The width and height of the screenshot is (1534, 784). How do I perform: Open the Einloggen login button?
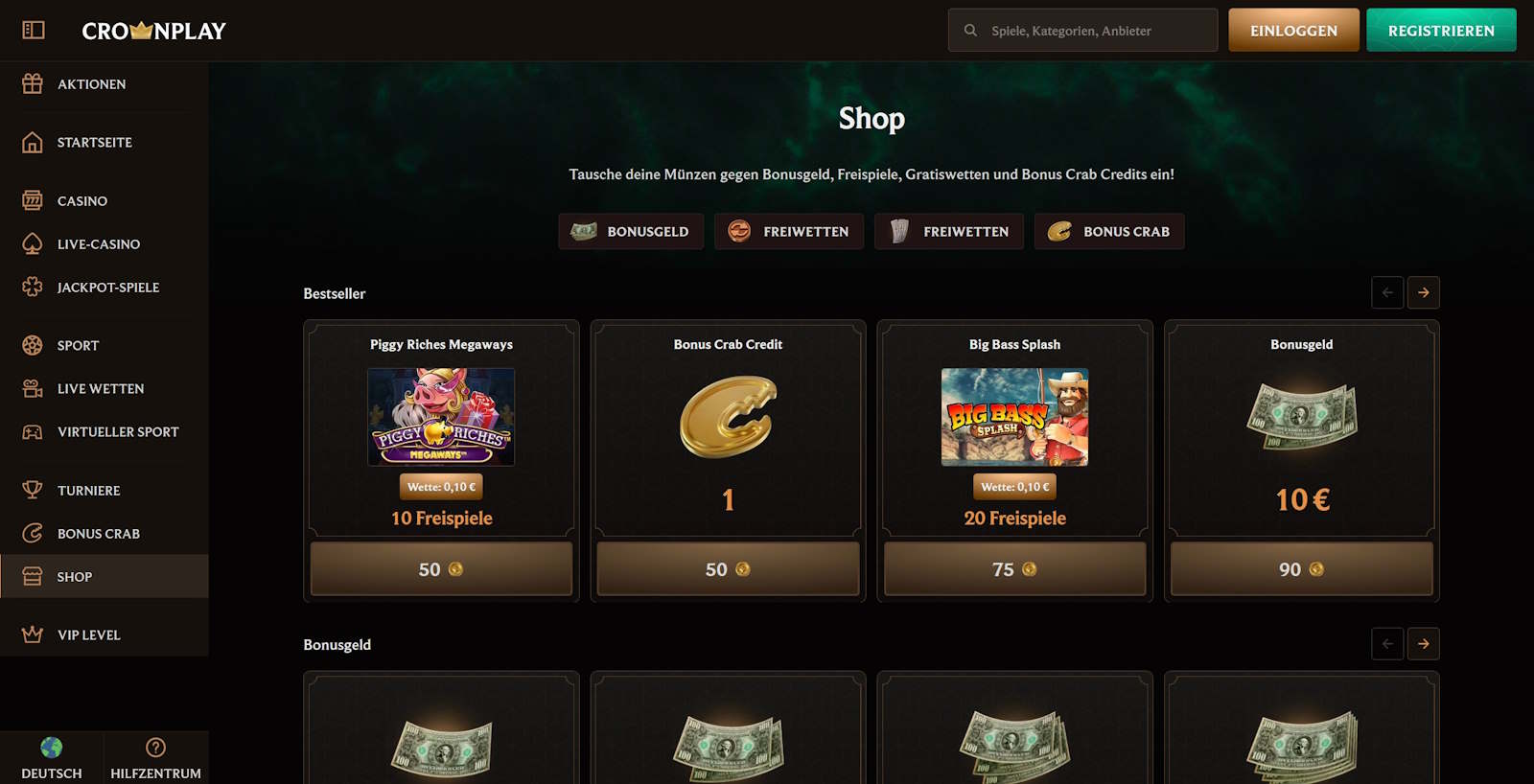(1293, 31)
